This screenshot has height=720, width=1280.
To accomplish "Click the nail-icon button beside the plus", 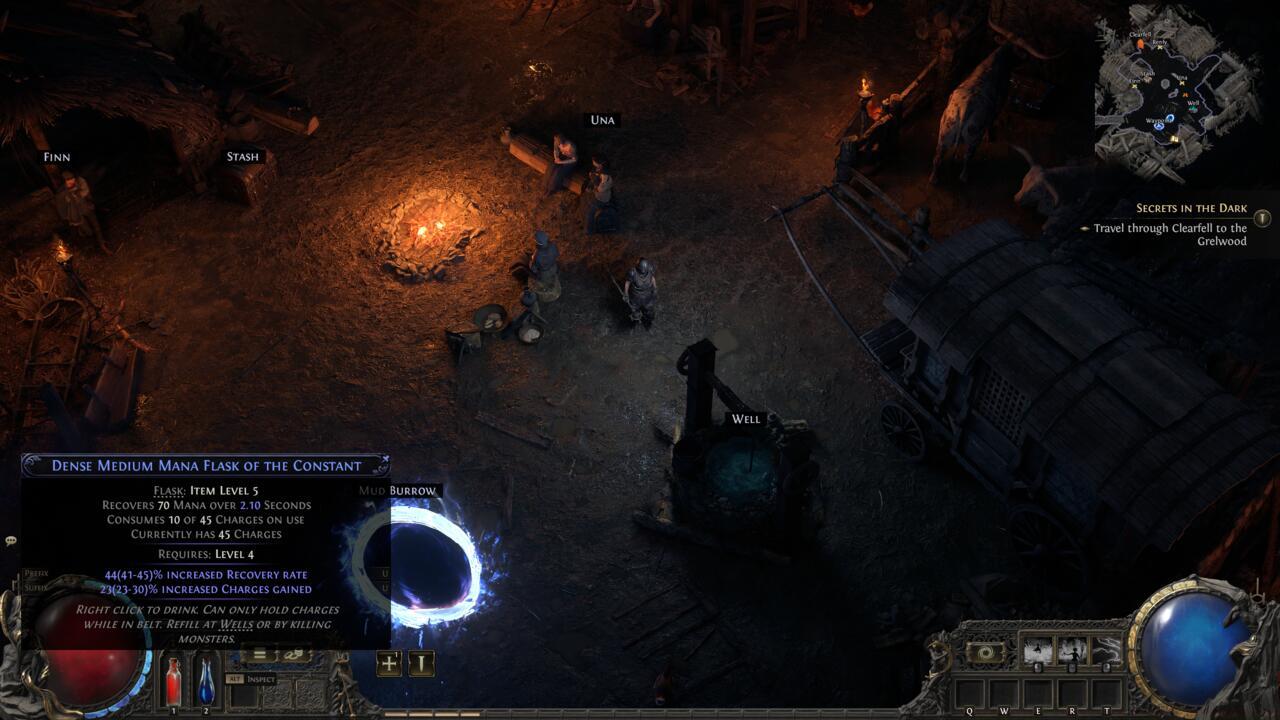I will point(421,663).
